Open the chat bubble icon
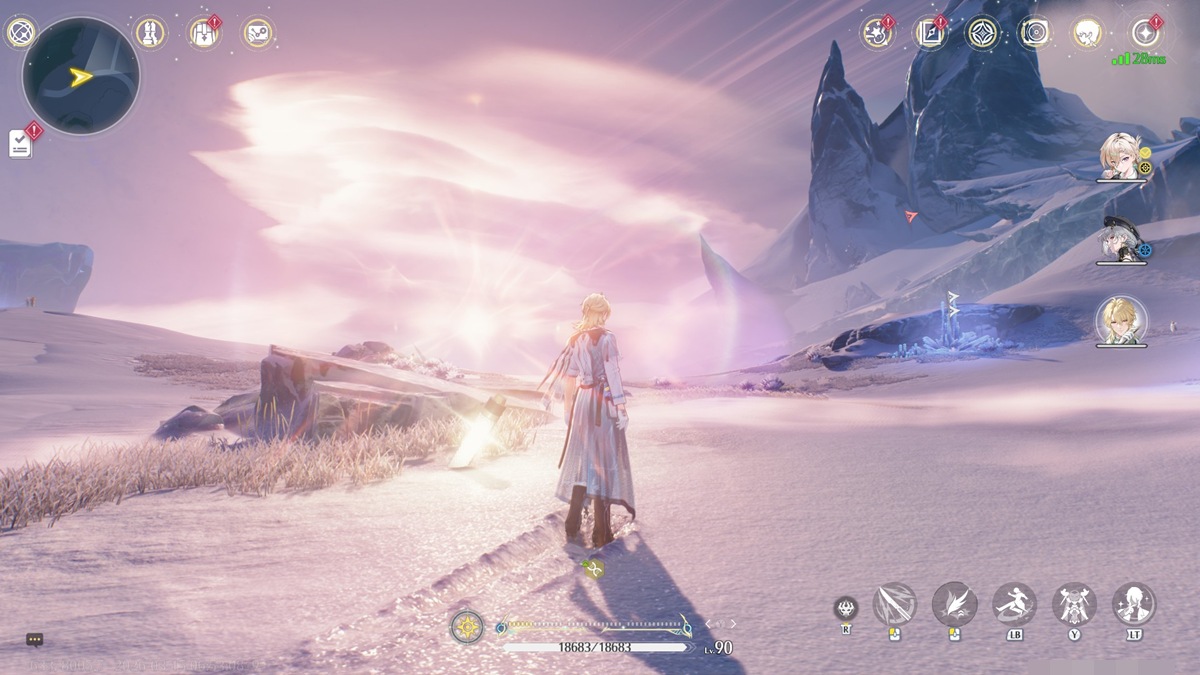Image resolution: width=1200 pixels, height=675 pixels. coord(35,640)
